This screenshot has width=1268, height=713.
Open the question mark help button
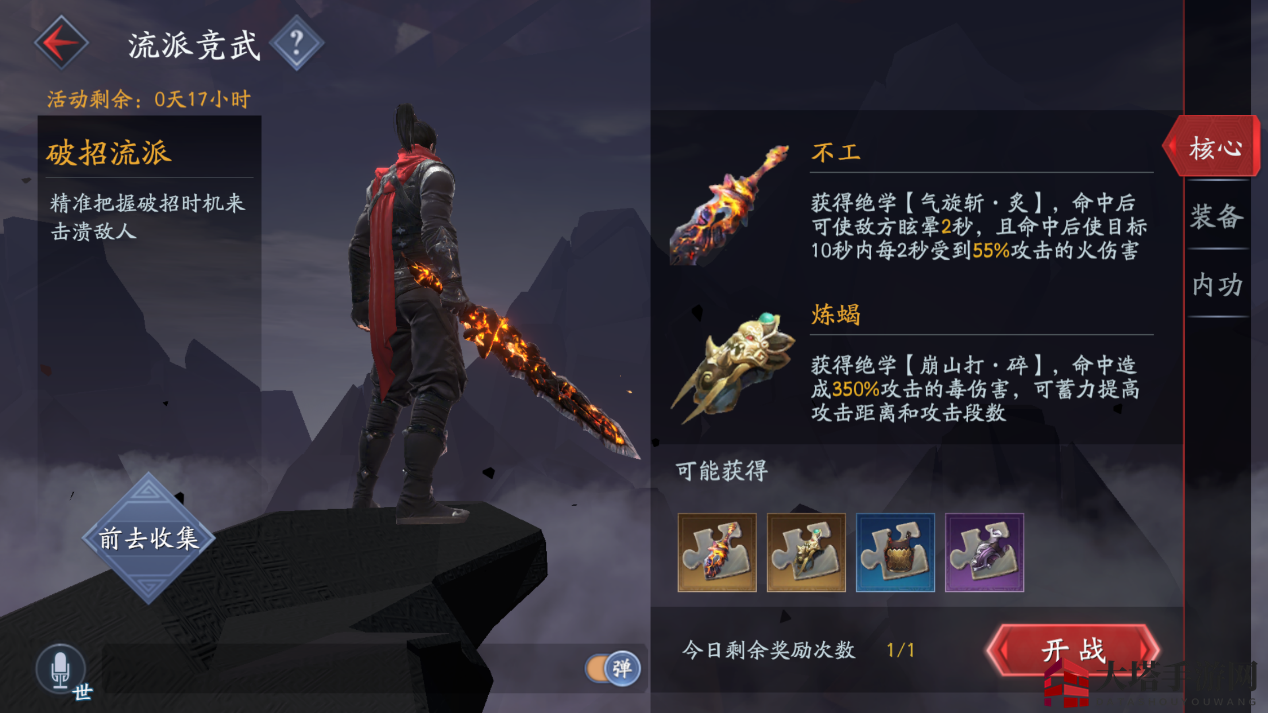coord(296,43)
